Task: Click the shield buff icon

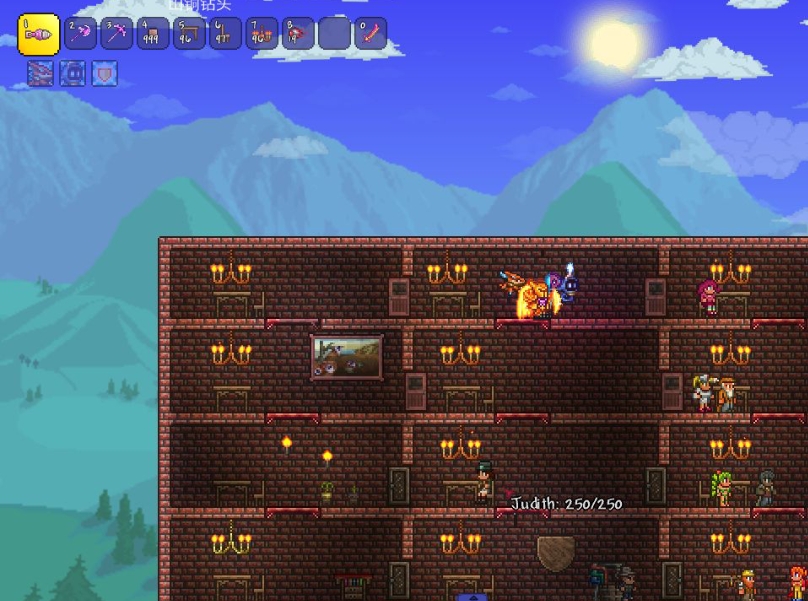Action: click(104, 73)
